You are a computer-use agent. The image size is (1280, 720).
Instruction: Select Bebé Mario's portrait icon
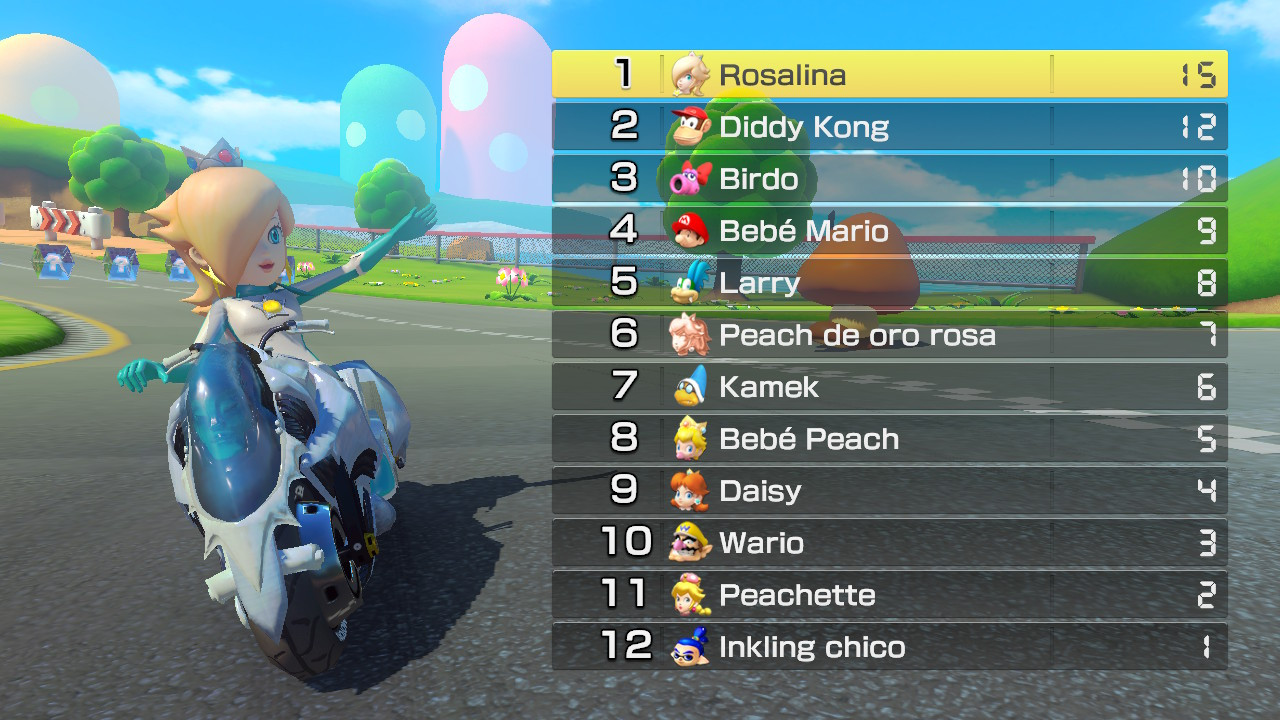click(x=686, y=230)
